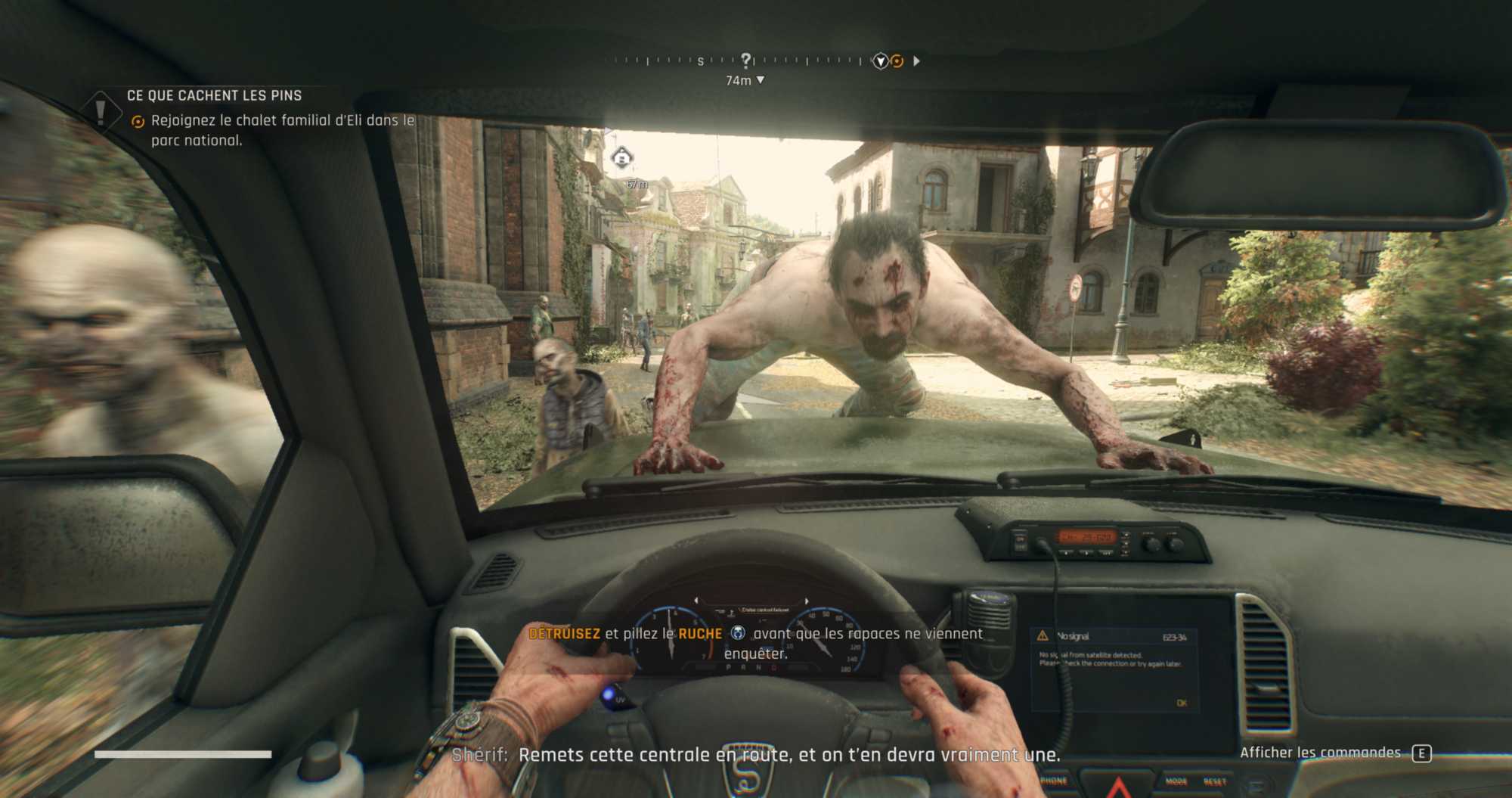Open the "Ce que cachent les pins" quest tracker

214,95
